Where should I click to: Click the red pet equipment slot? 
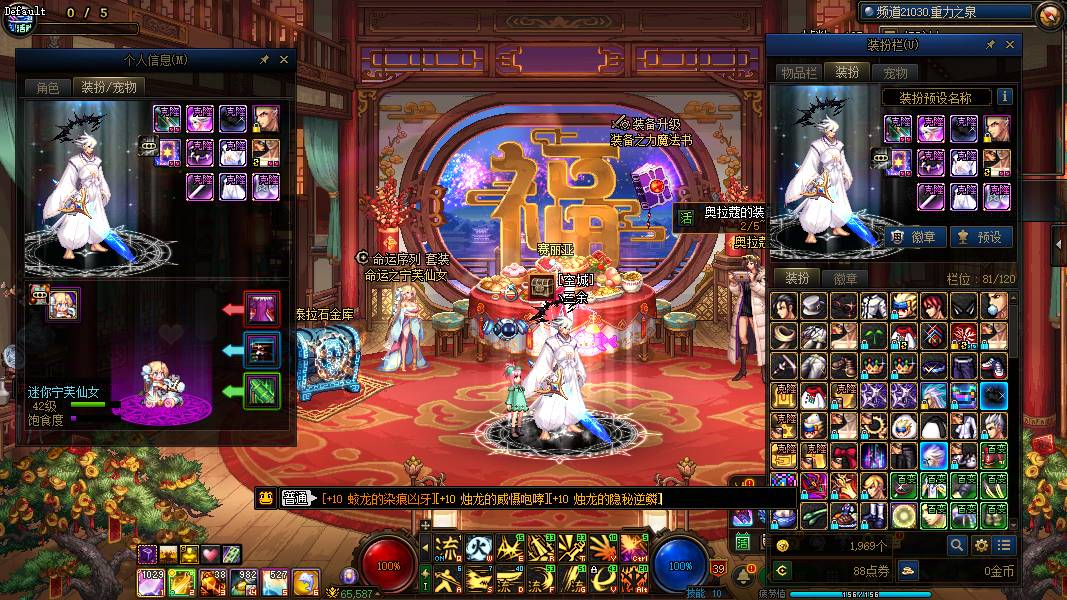(x=263, y=309)
